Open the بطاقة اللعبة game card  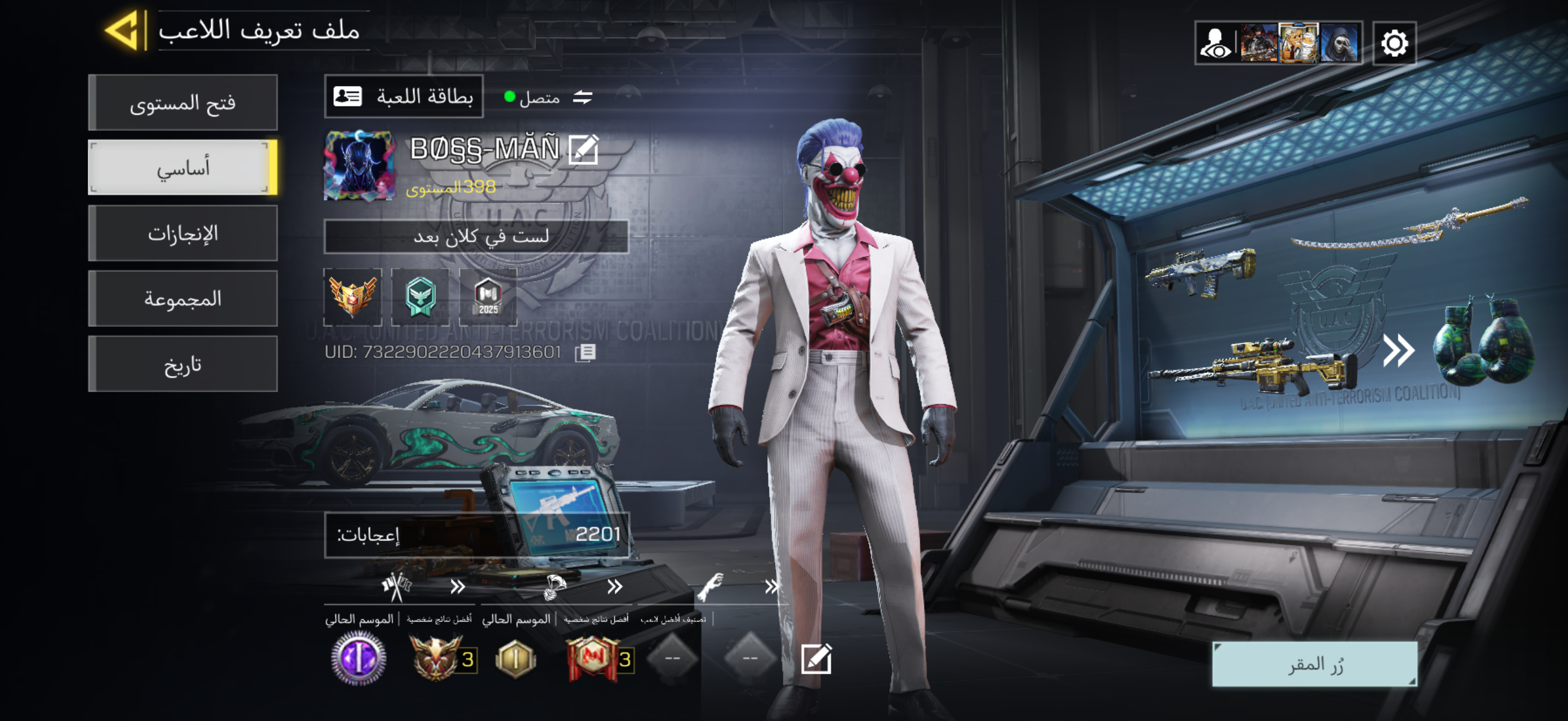tap(404, 97)
